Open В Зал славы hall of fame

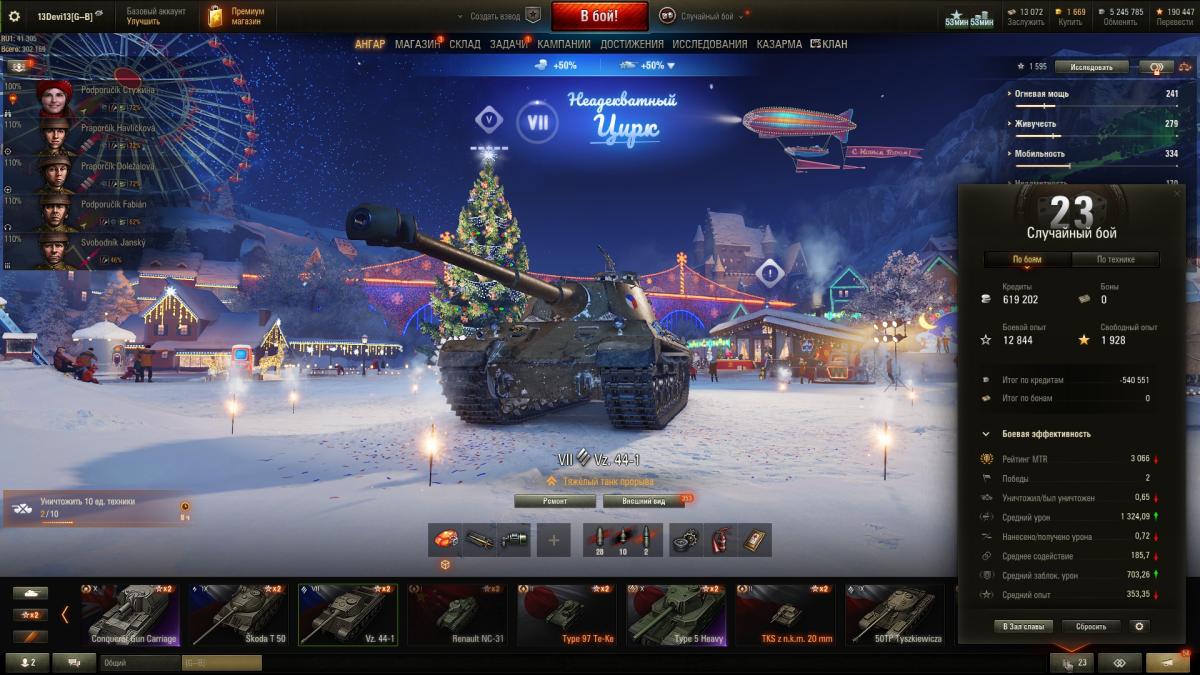point(1021,626)
